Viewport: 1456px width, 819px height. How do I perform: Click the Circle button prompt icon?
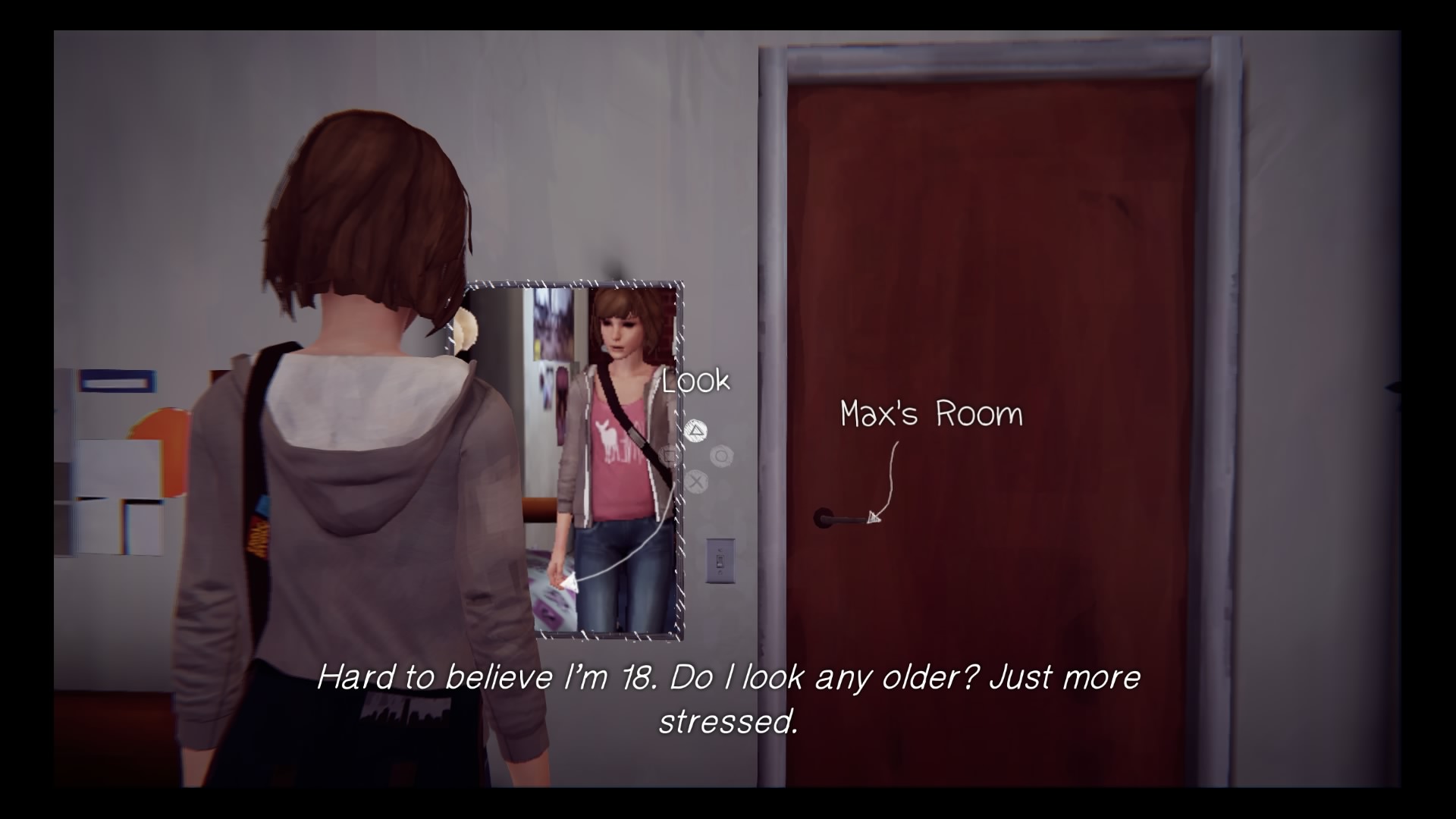coord(721,456)
